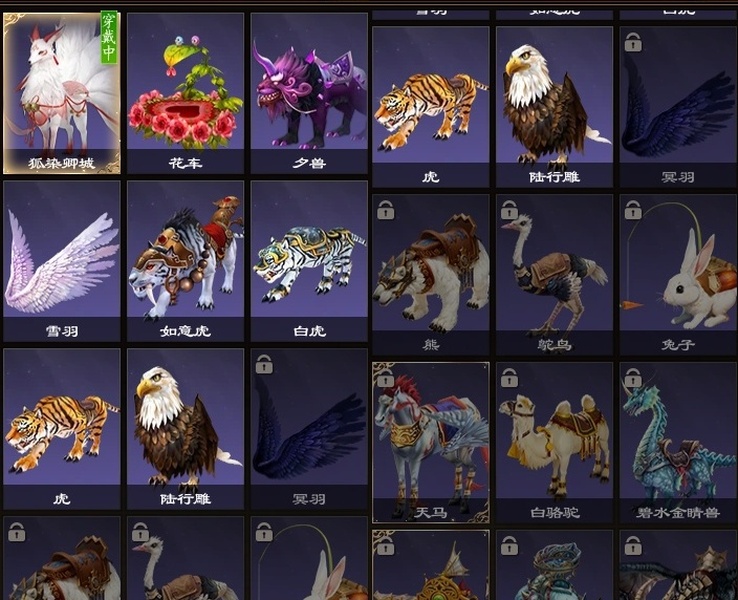Choose the 花车 flower cart mount

(x=185, y=90)
